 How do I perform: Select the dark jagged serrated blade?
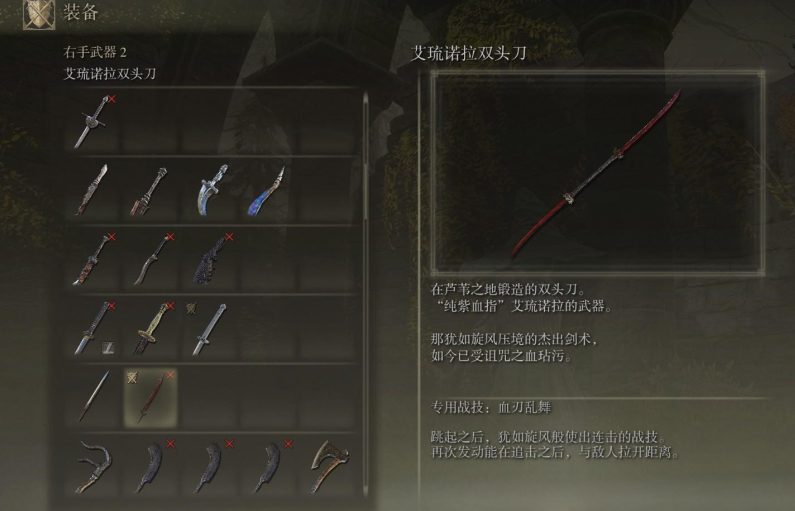(210, 258)
